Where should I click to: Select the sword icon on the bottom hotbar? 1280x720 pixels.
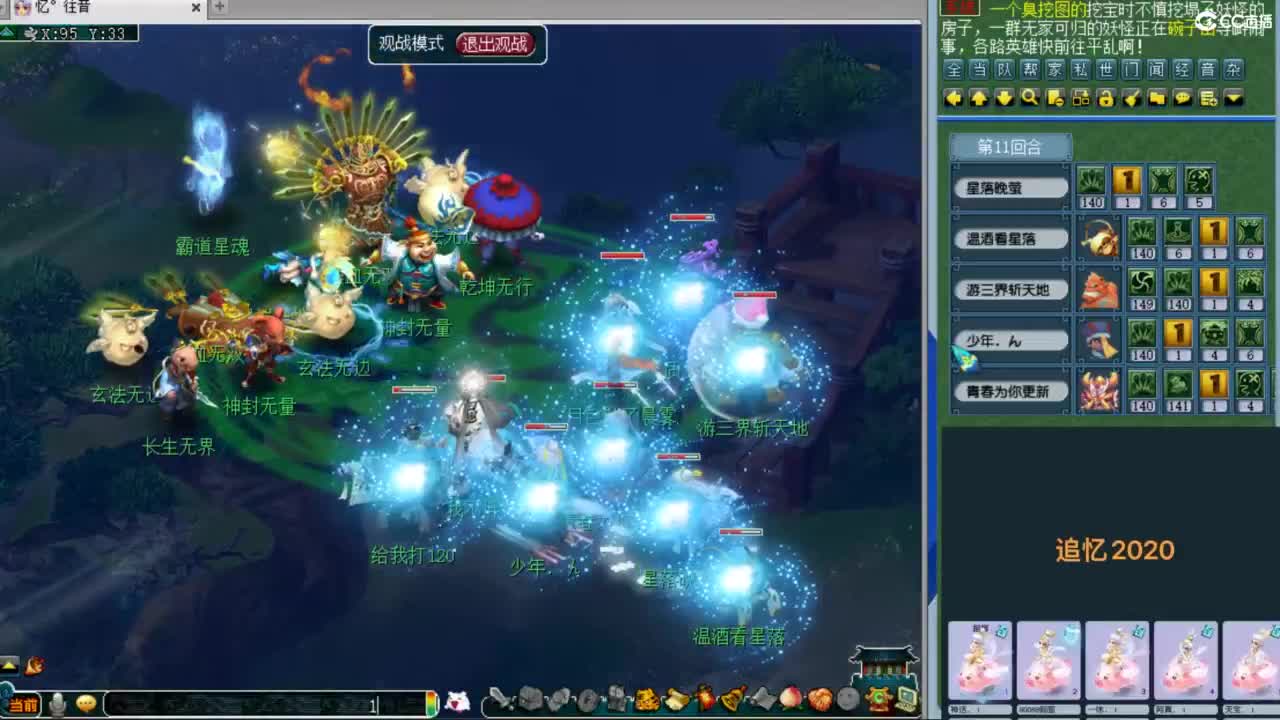pos(500,701)
